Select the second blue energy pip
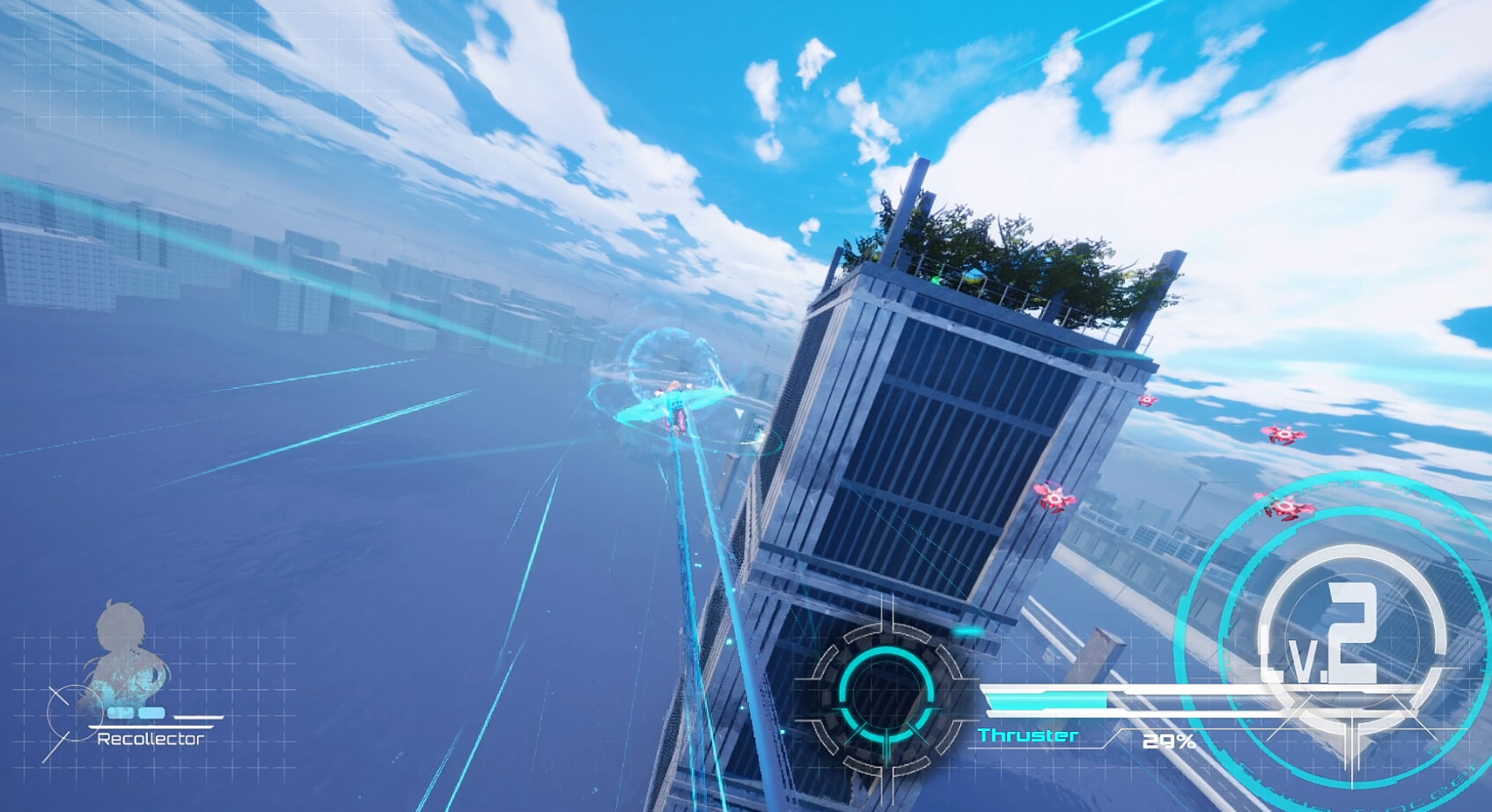Viewport: 1492px width, 812px height. pyautogui.click(x=154, y=711)
